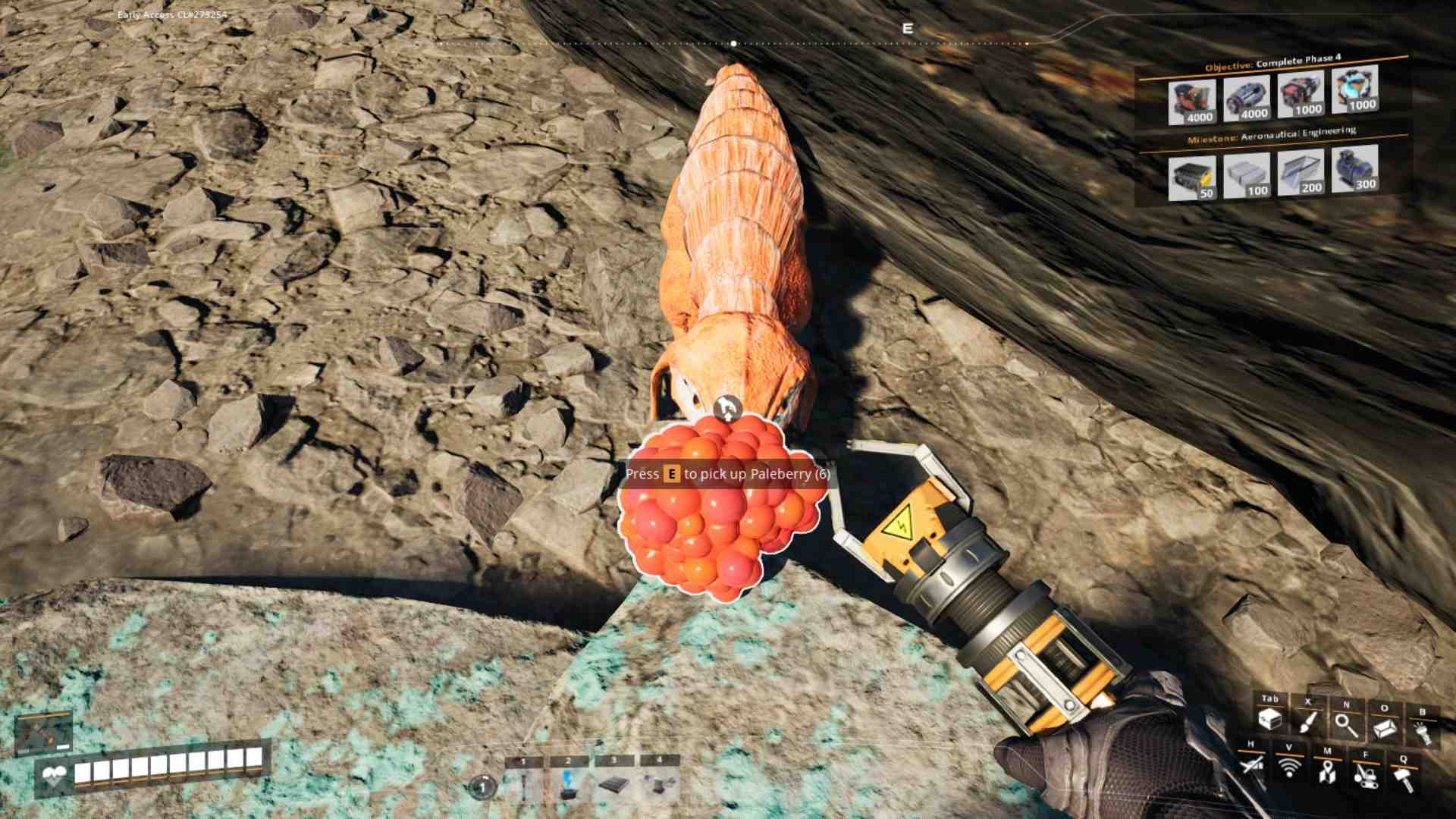Click the round hotbar page indicator
Image resolution: width=1456 pixels, height=819 pixels.
coord(481,788)
